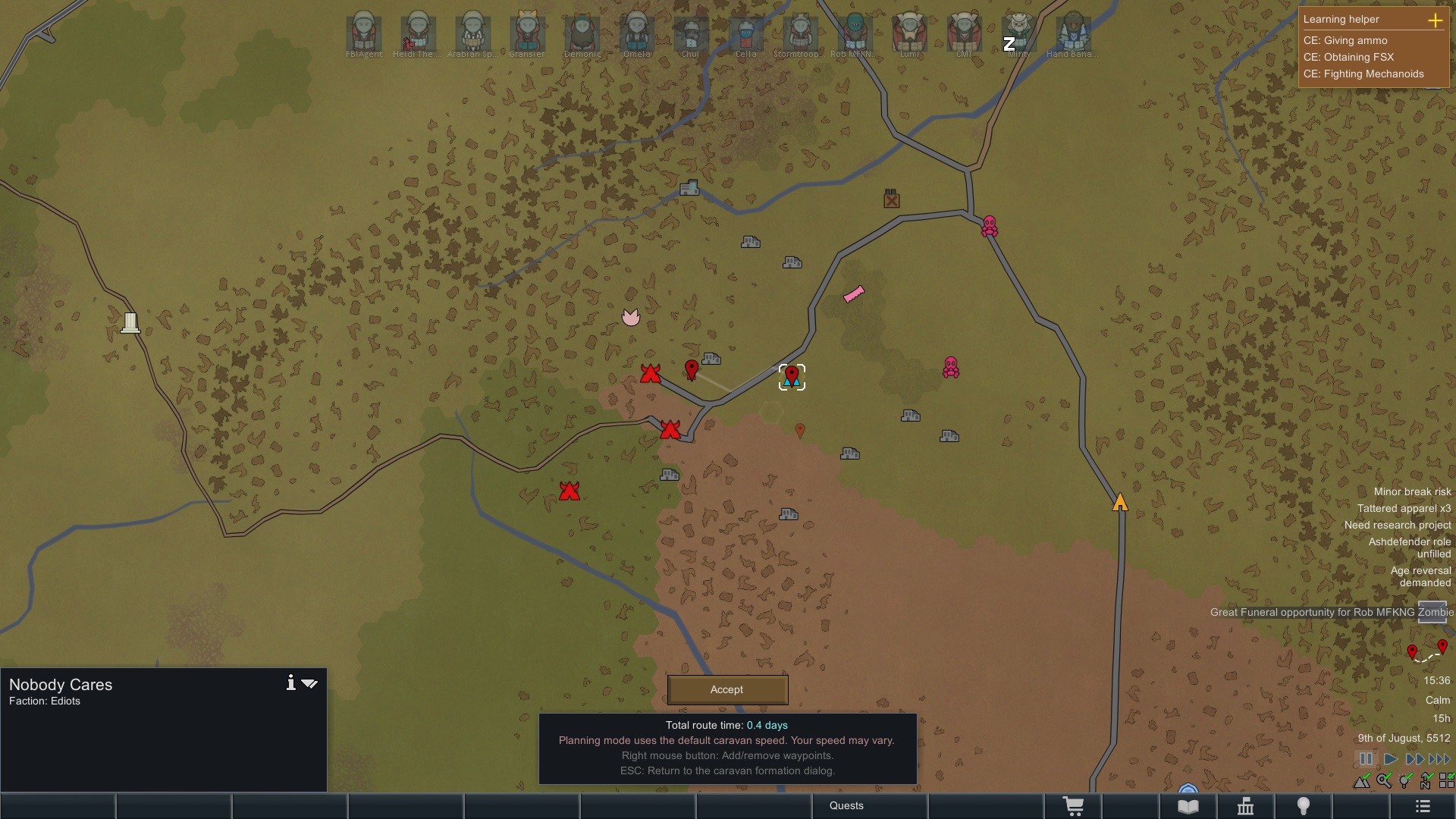Toggle the mountains display checkbox above the minimap icons

pyautogui.click(x=1362, y=781)
